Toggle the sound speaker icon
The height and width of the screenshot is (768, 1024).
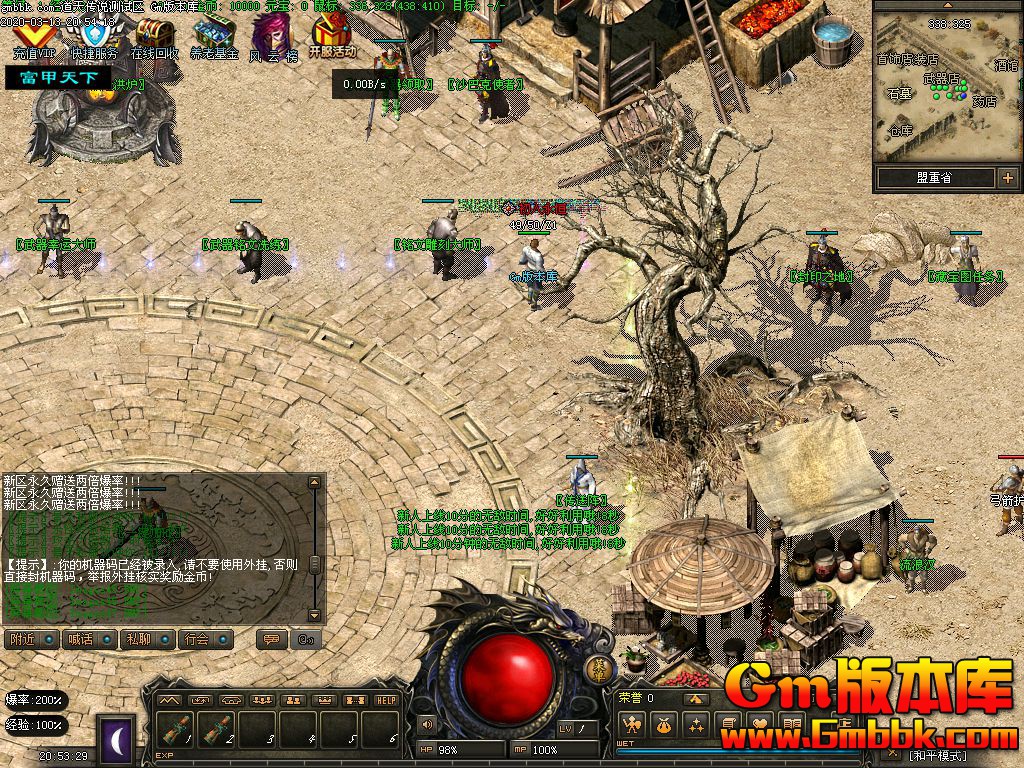427,724
